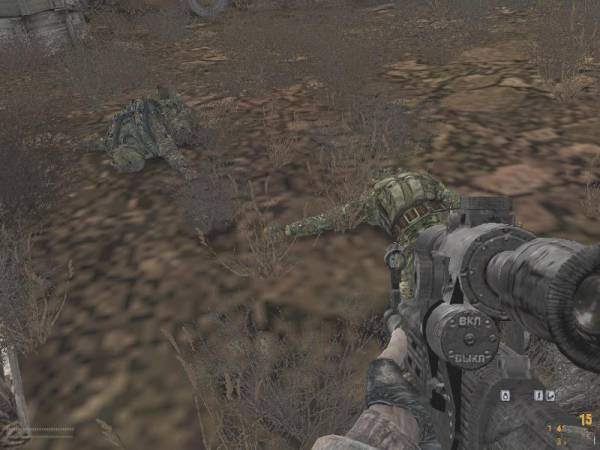Click the lone white status icon beside the scope
The image size is (600, 450).
point(506,395)
